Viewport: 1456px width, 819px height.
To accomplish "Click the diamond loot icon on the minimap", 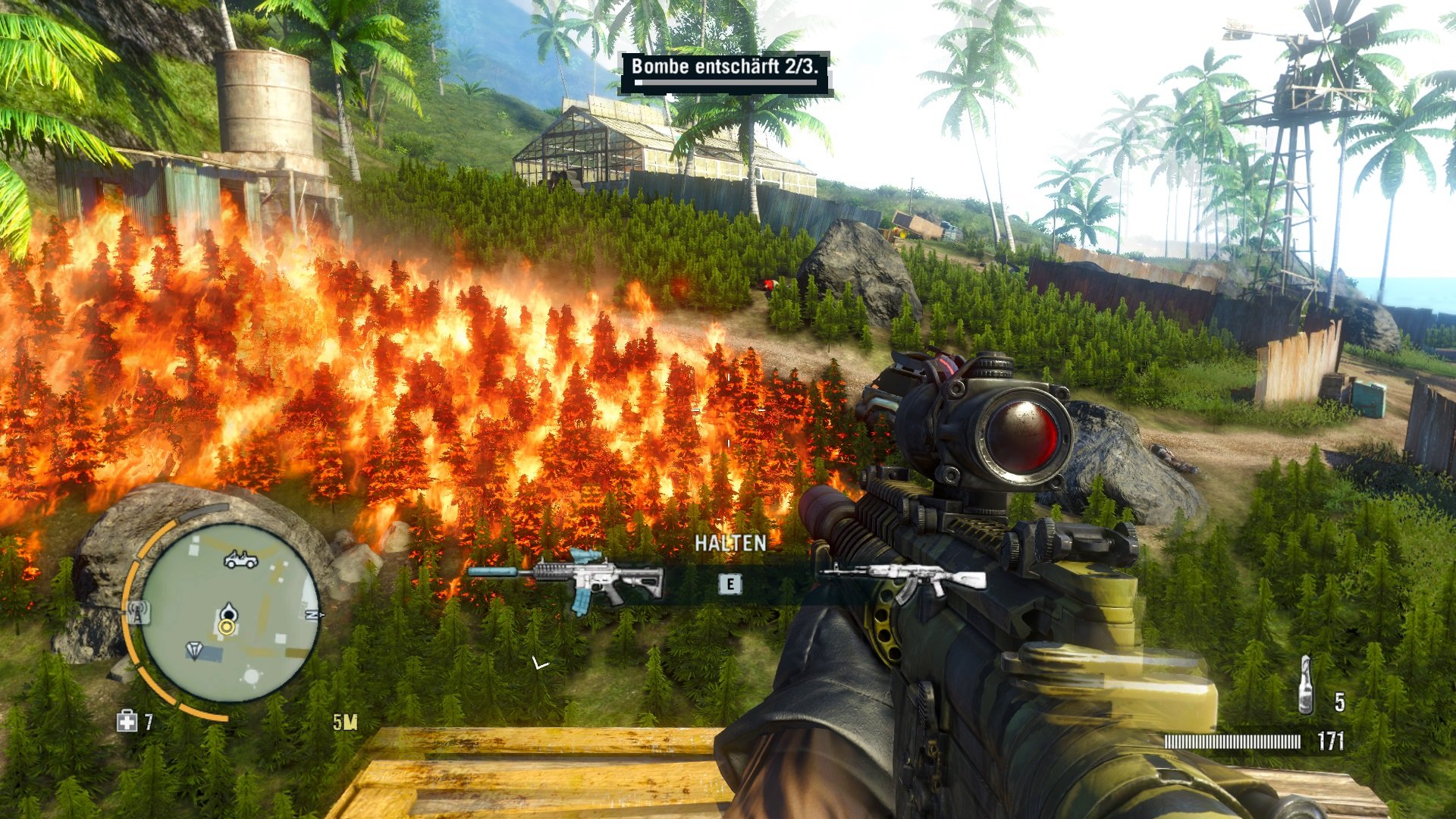I will coord(195,649).
